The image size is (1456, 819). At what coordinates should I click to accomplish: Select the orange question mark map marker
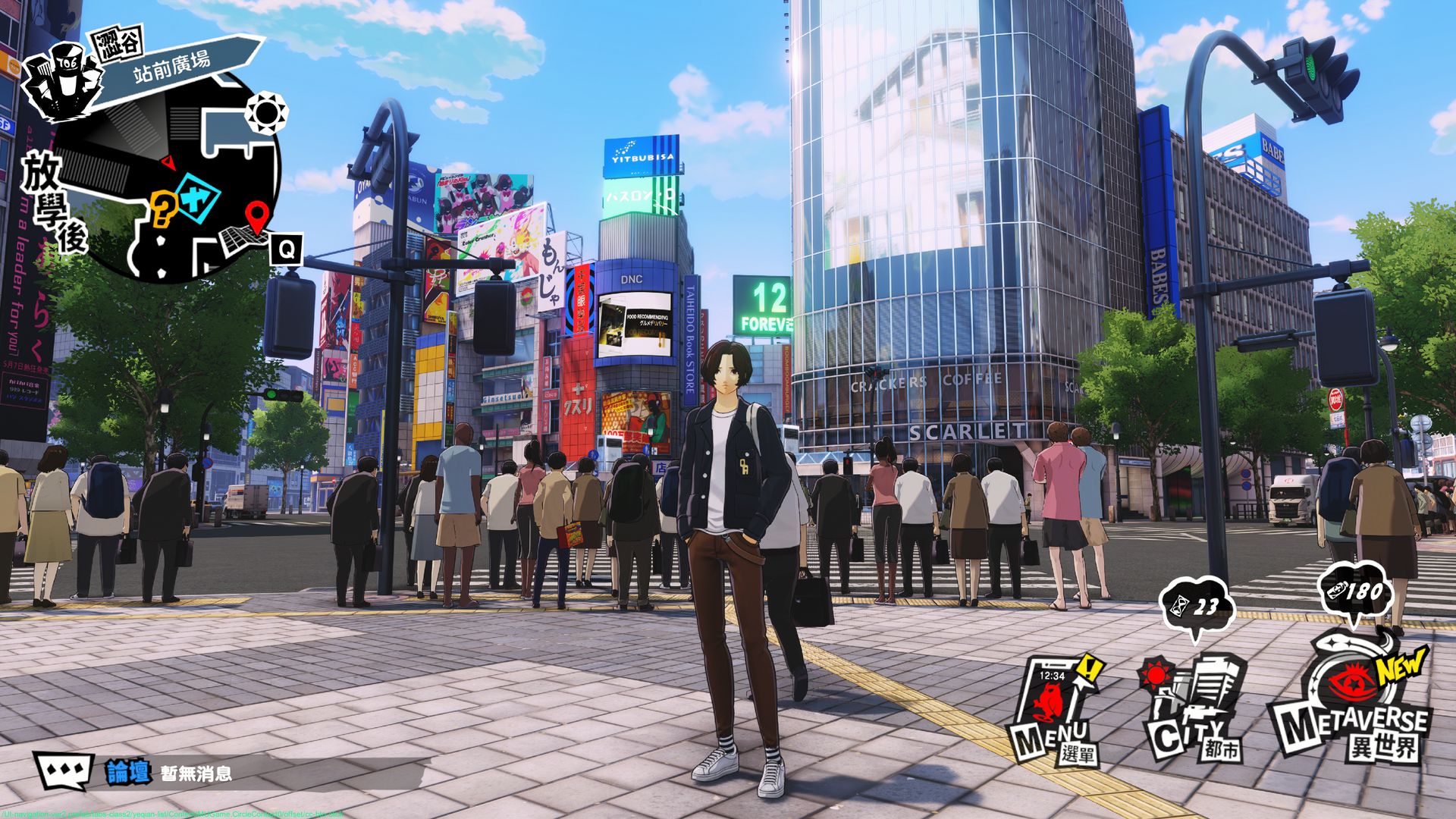point(162,209)
